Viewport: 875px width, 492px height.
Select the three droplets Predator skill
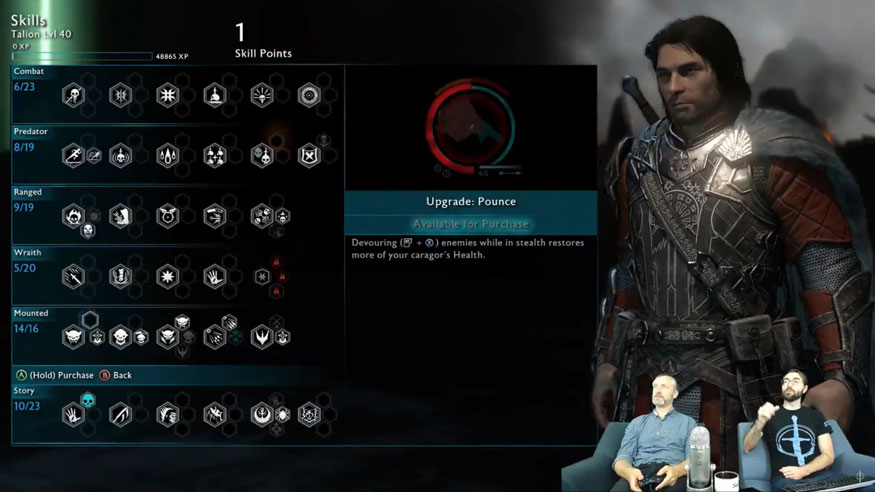point(167,156)
